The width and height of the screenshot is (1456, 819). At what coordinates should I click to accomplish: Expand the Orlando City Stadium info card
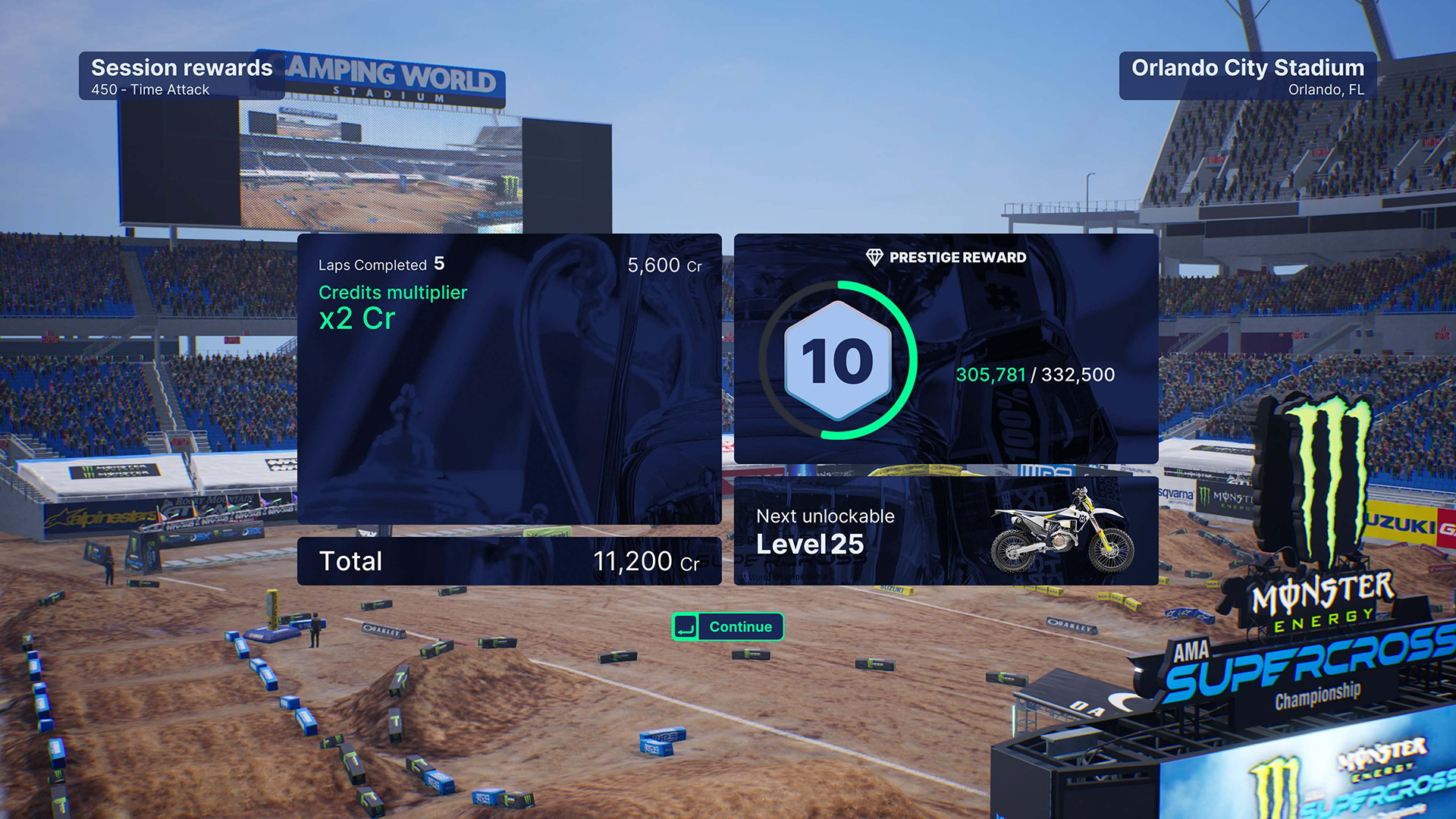click(1247, 76)
